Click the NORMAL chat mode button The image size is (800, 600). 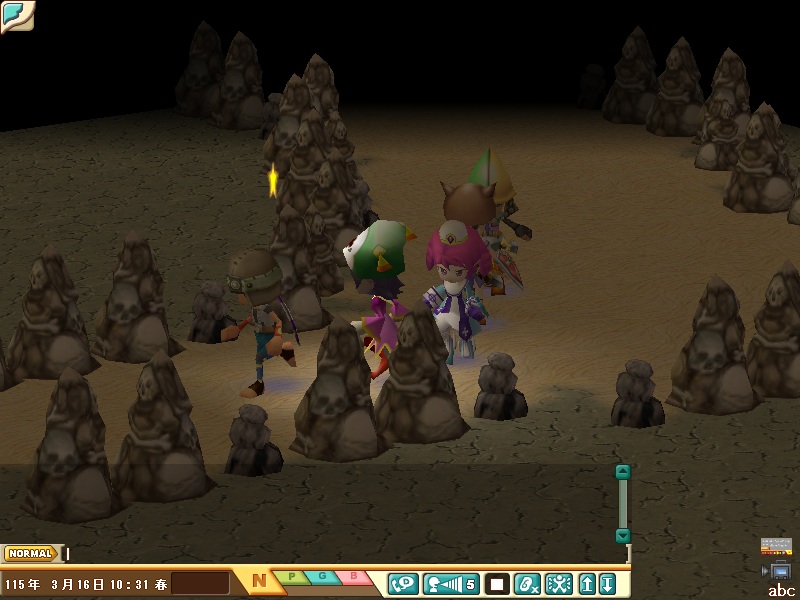[30, 553]
